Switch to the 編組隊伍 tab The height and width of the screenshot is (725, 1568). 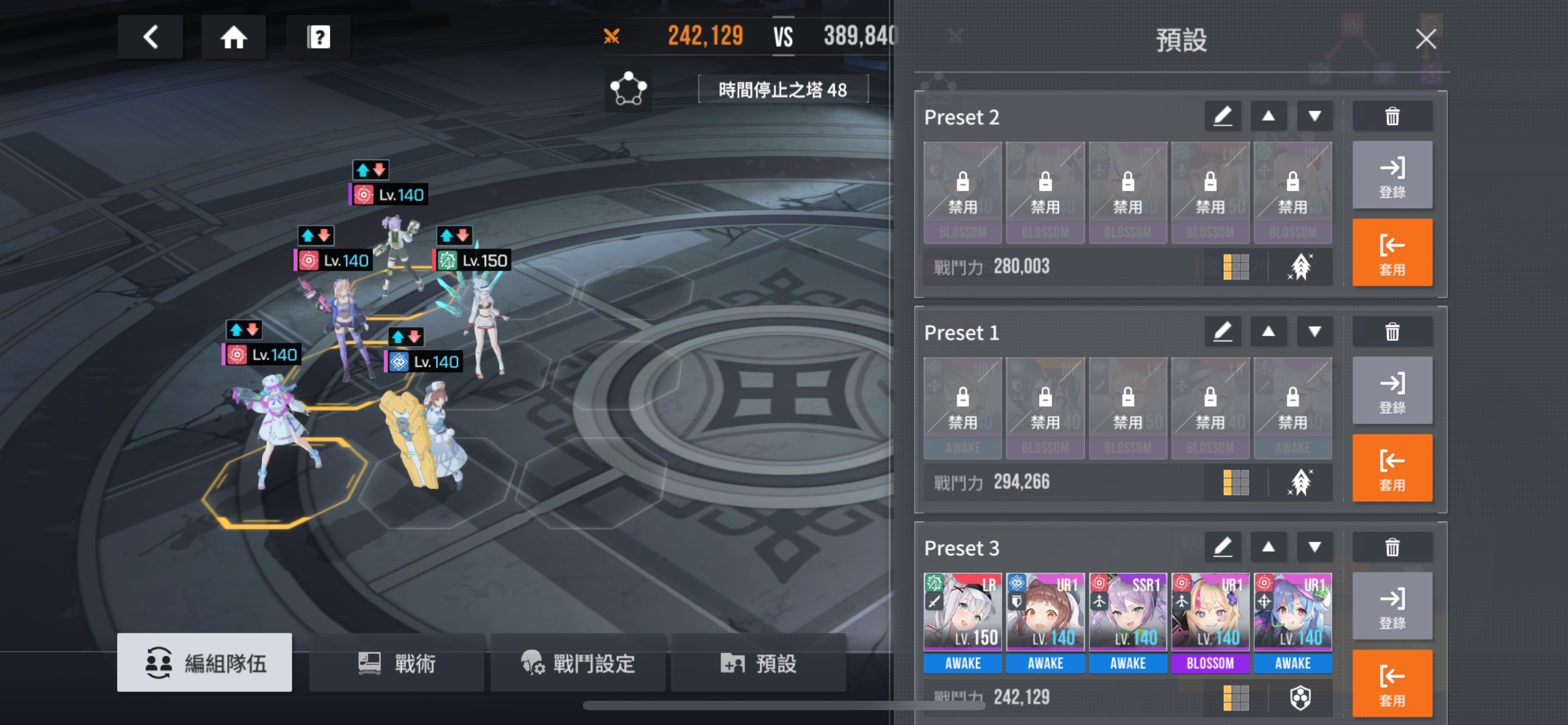pyautogui.click(x=204, y=662)
